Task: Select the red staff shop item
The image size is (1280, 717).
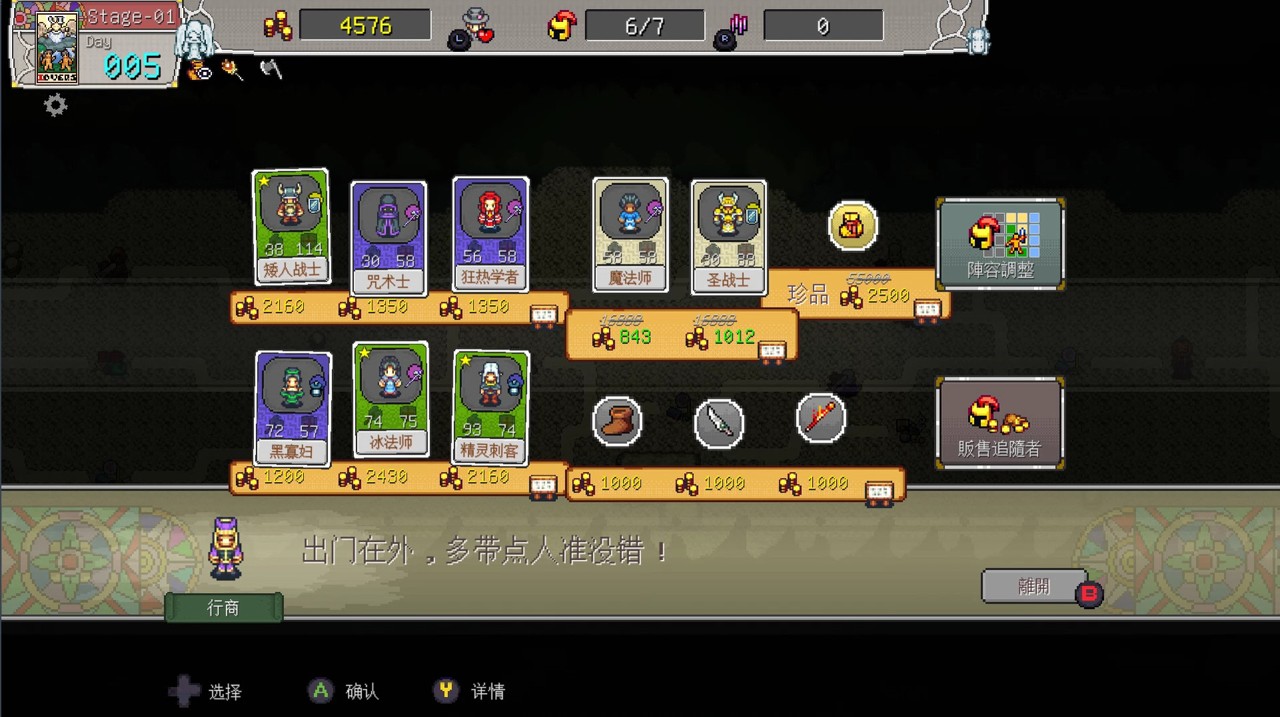Action: [x=821, y=417]
